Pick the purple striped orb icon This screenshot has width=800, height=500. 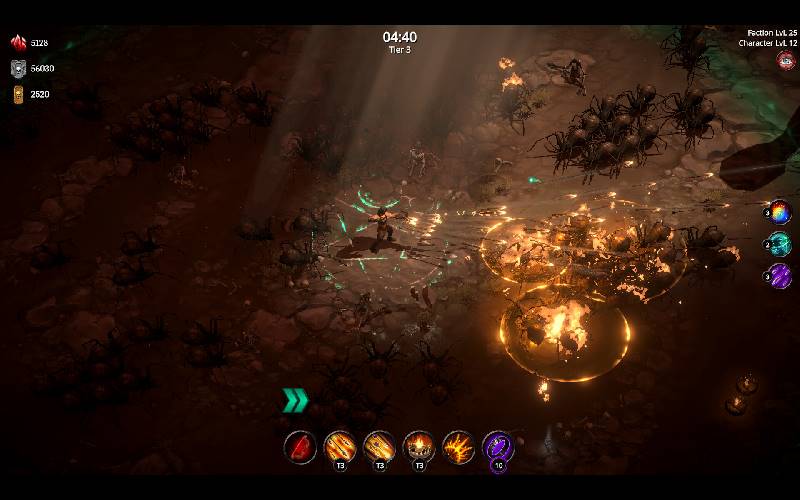tap(780, 276)
